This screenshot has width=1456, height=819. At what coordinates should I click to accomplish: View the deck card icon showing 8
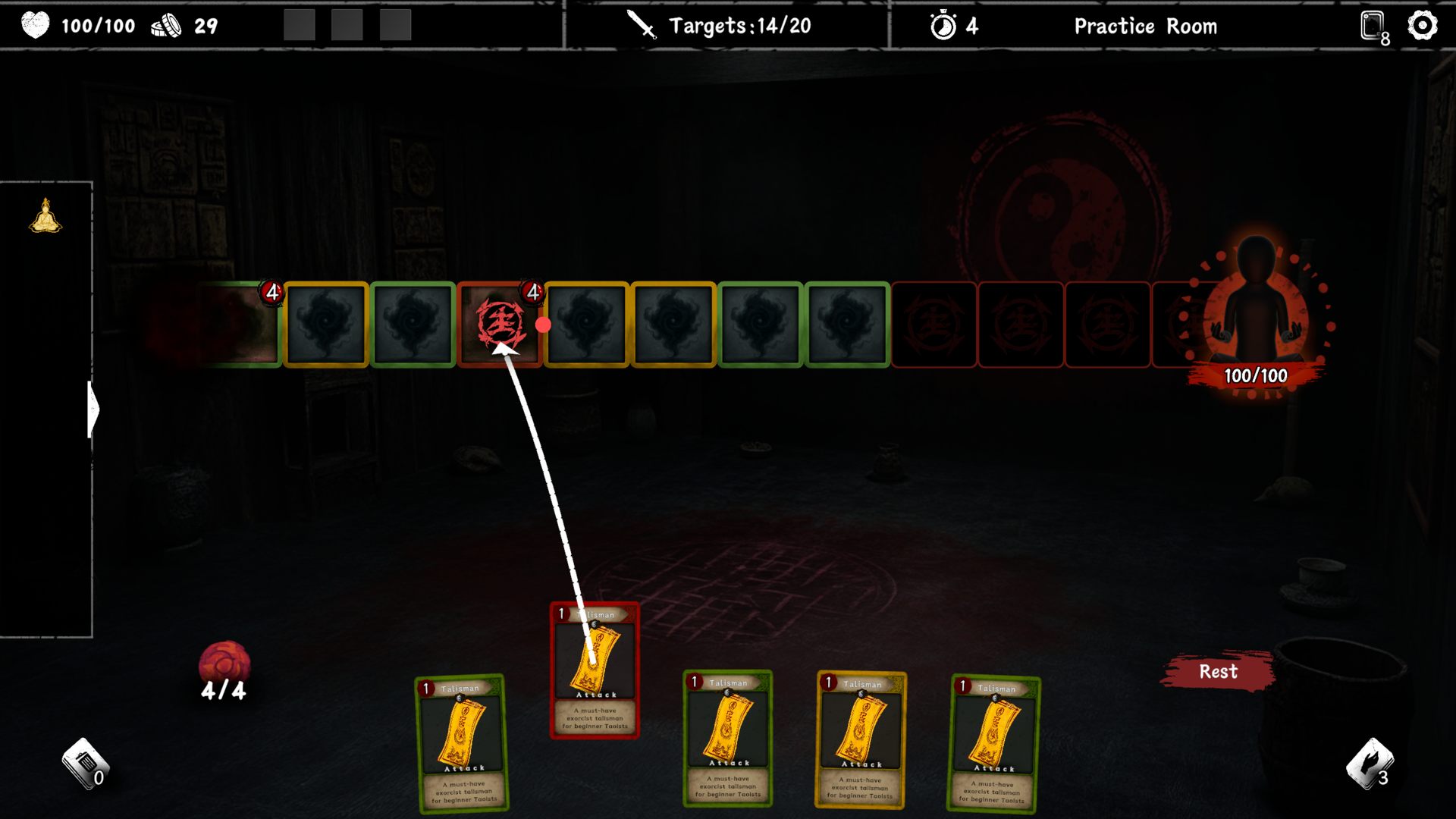click(x=1373, y=27)
